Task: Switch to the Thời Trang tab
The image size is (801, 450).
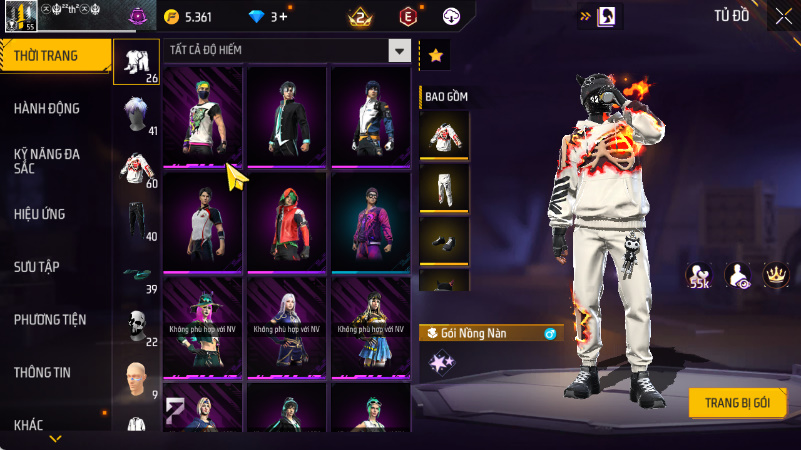Action: pyautogui.click(x=56, y=56)
